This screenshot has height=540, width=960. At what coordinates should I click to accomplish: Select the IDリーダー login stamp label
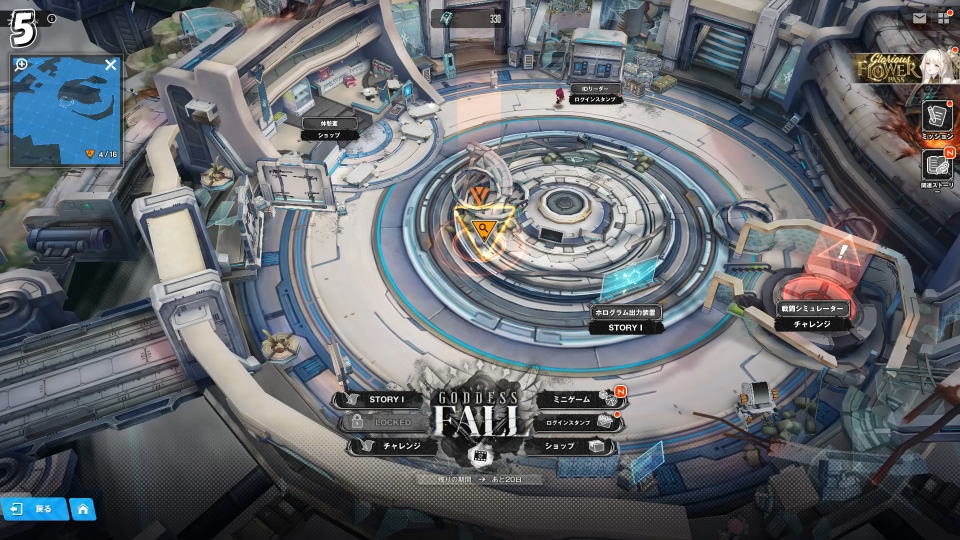click(x=594, y=94)
